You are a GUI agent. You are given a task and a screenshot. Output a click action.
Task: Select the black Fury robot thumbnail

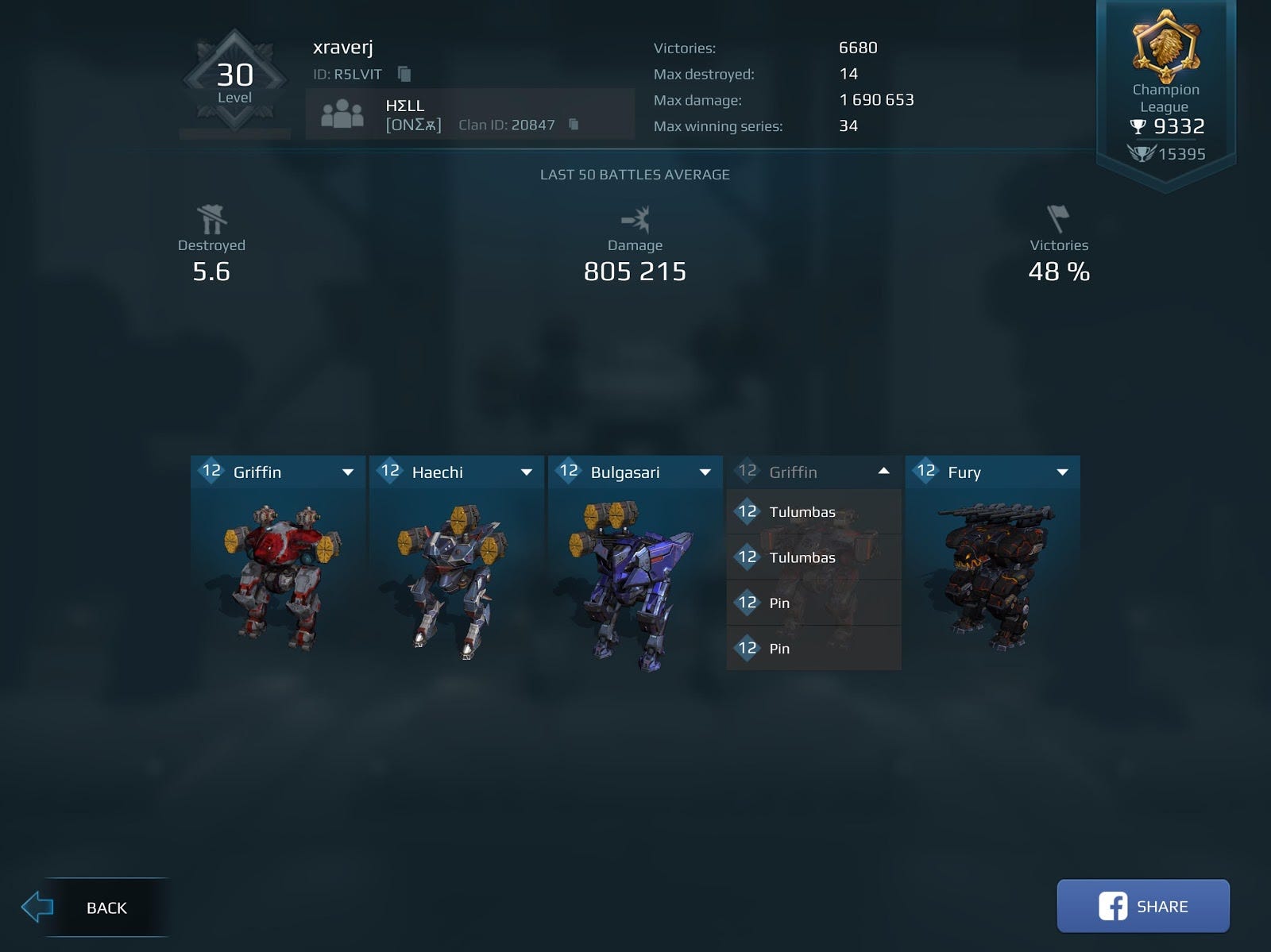[993, 576]
